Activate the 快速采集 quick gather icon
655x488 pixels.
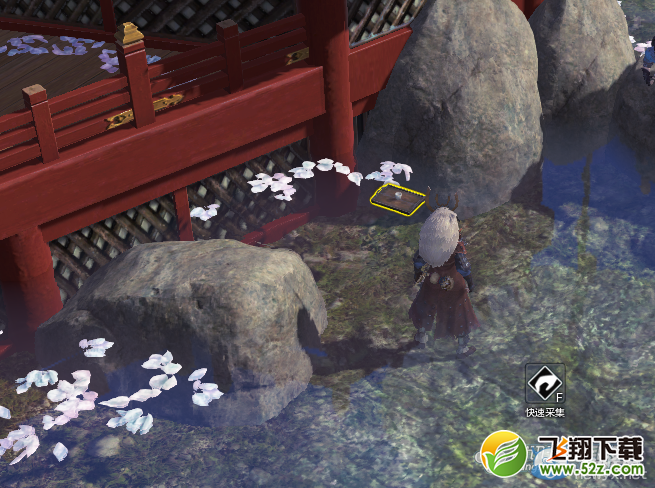click(x=545, y=383)
